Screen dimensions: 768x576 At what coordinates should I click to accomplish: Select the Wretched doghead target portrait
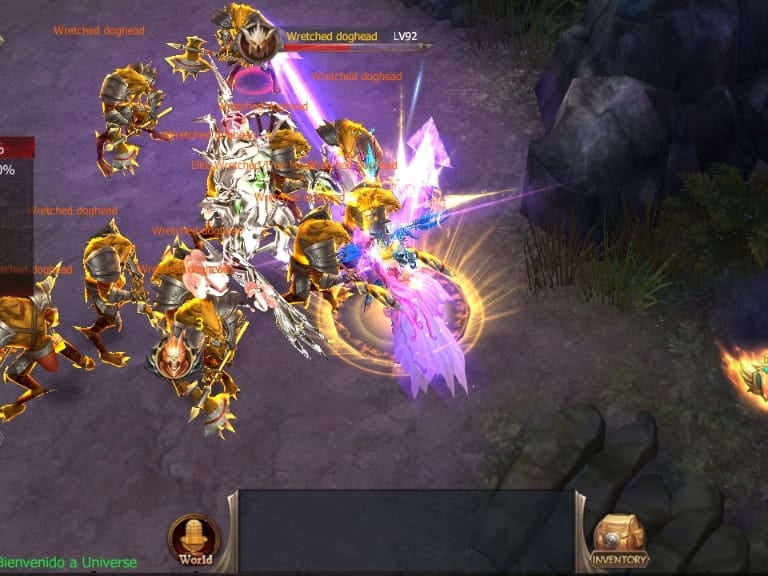(257, 41)
